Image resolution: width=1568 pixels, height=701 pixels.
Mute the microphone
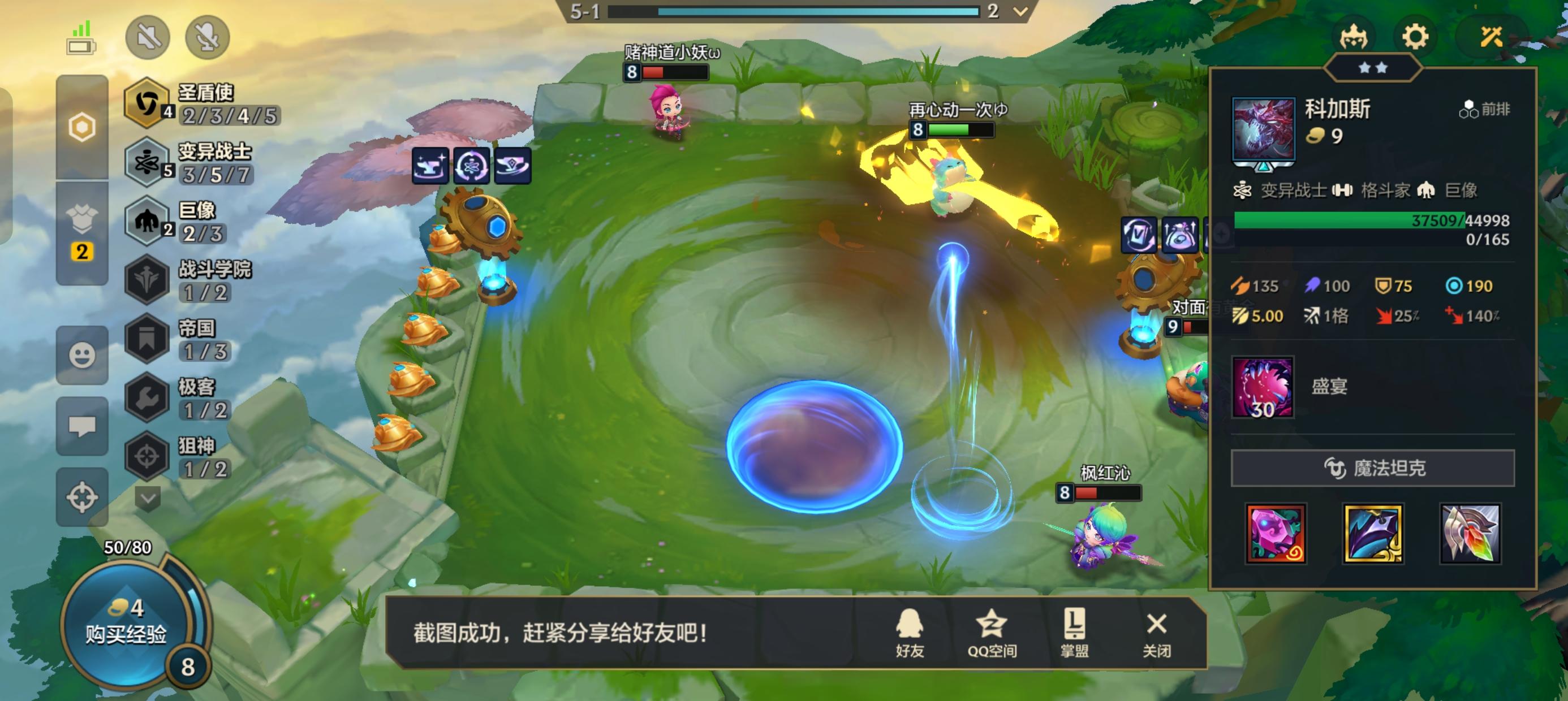[207, 38]
